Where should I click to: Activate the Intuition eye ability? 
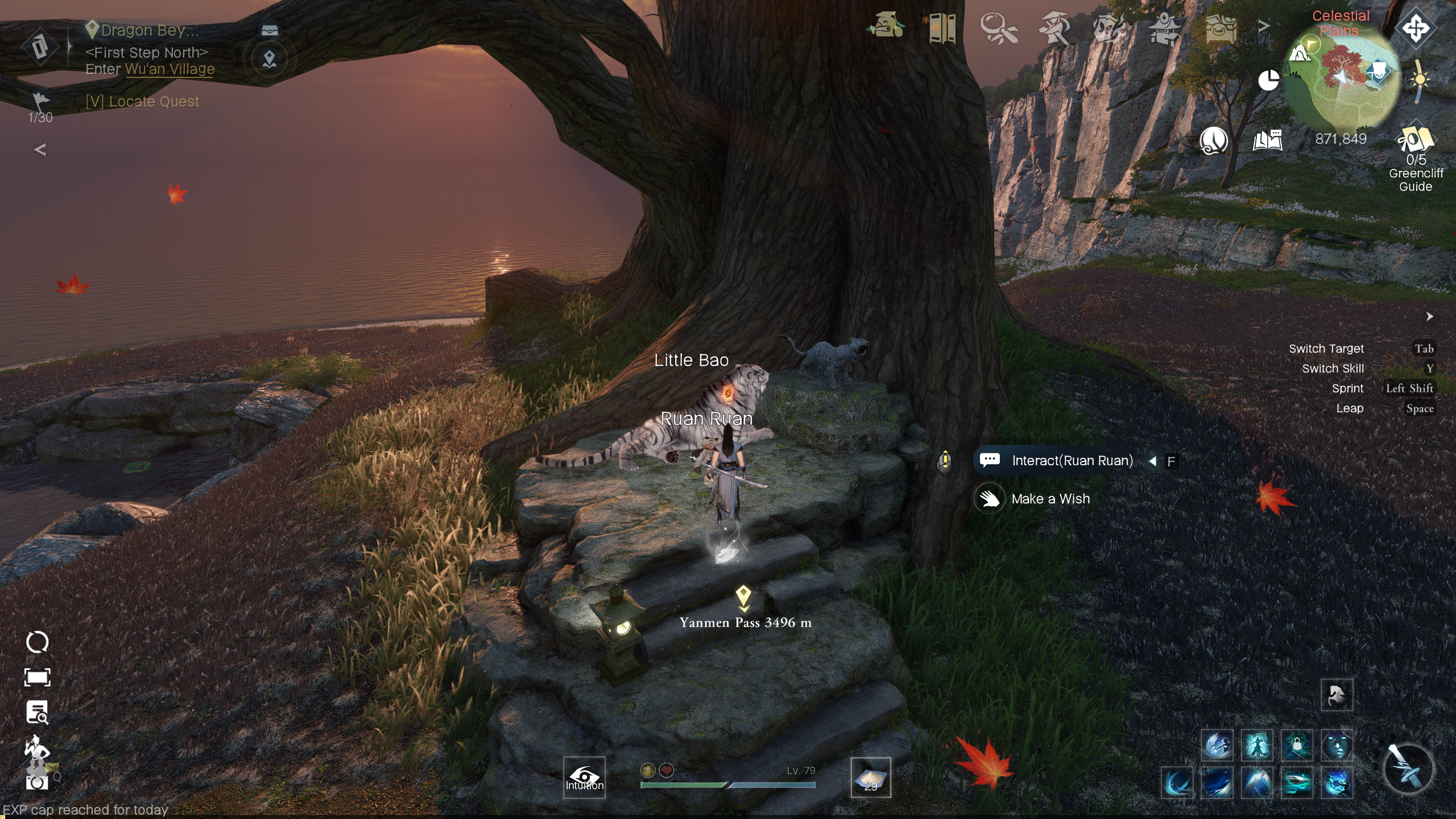click(x=584, y=777)
